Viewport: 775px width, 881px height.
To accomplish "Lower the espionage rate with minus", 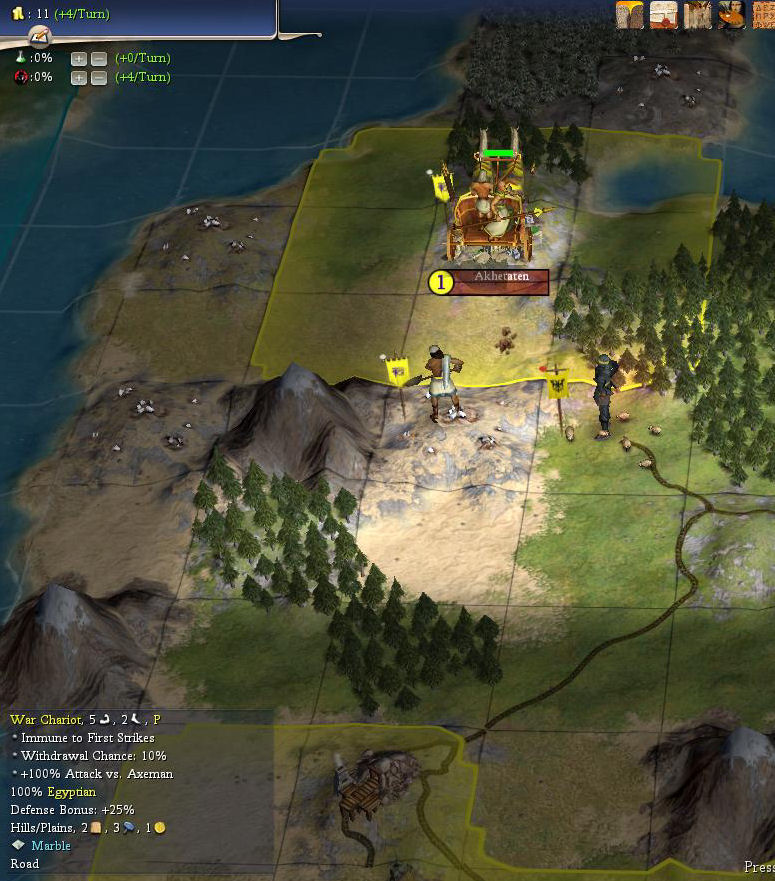I will coord(98,77).
